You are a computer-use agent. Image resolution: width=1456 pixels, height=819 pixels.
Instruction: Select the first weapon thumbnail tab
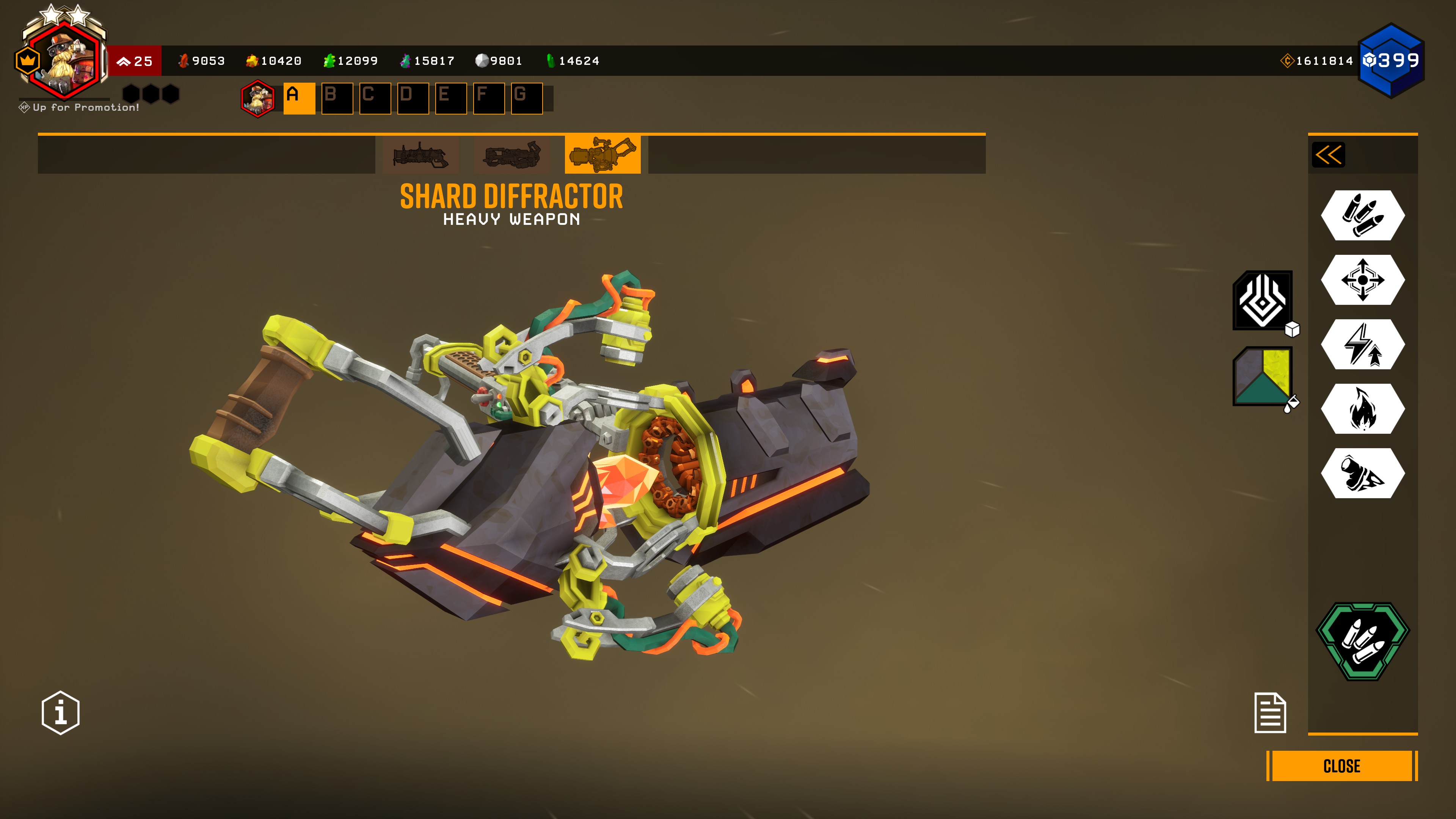click(x=420, y=154)
